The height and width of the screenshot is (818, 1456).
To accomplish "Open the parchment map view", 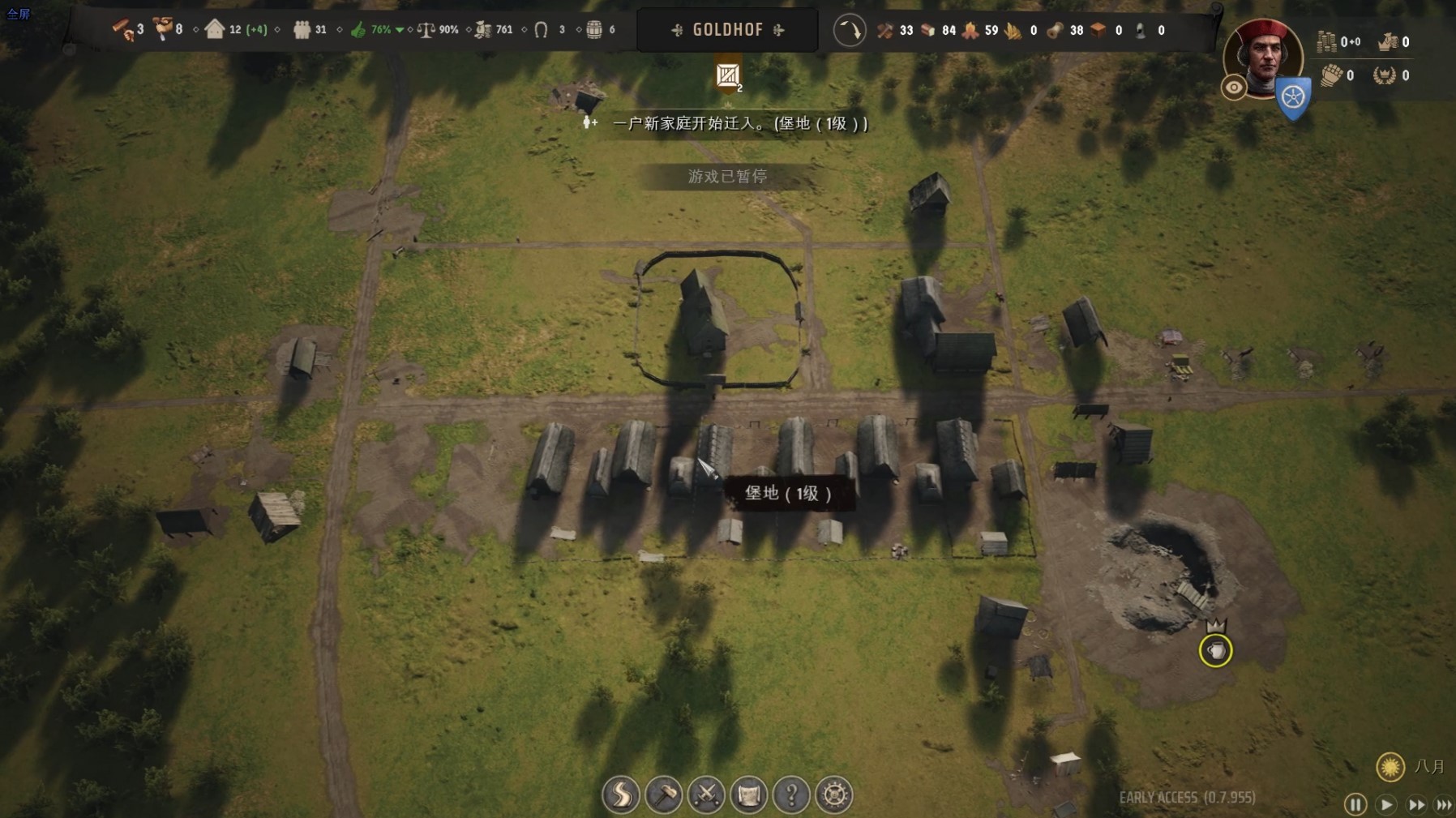I will (749, 794).
